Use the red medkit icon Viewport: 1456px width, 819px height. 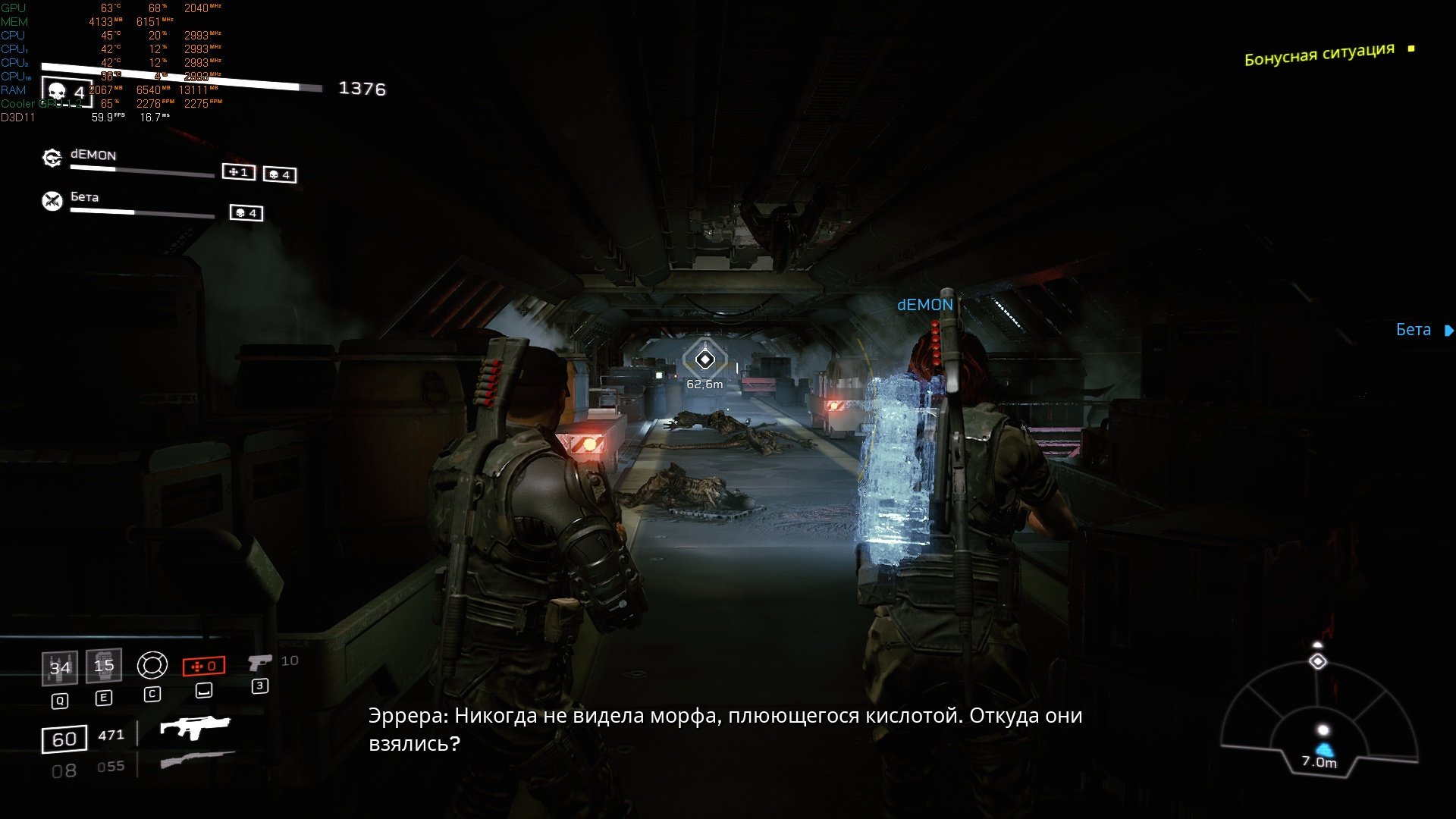point(204,666)
